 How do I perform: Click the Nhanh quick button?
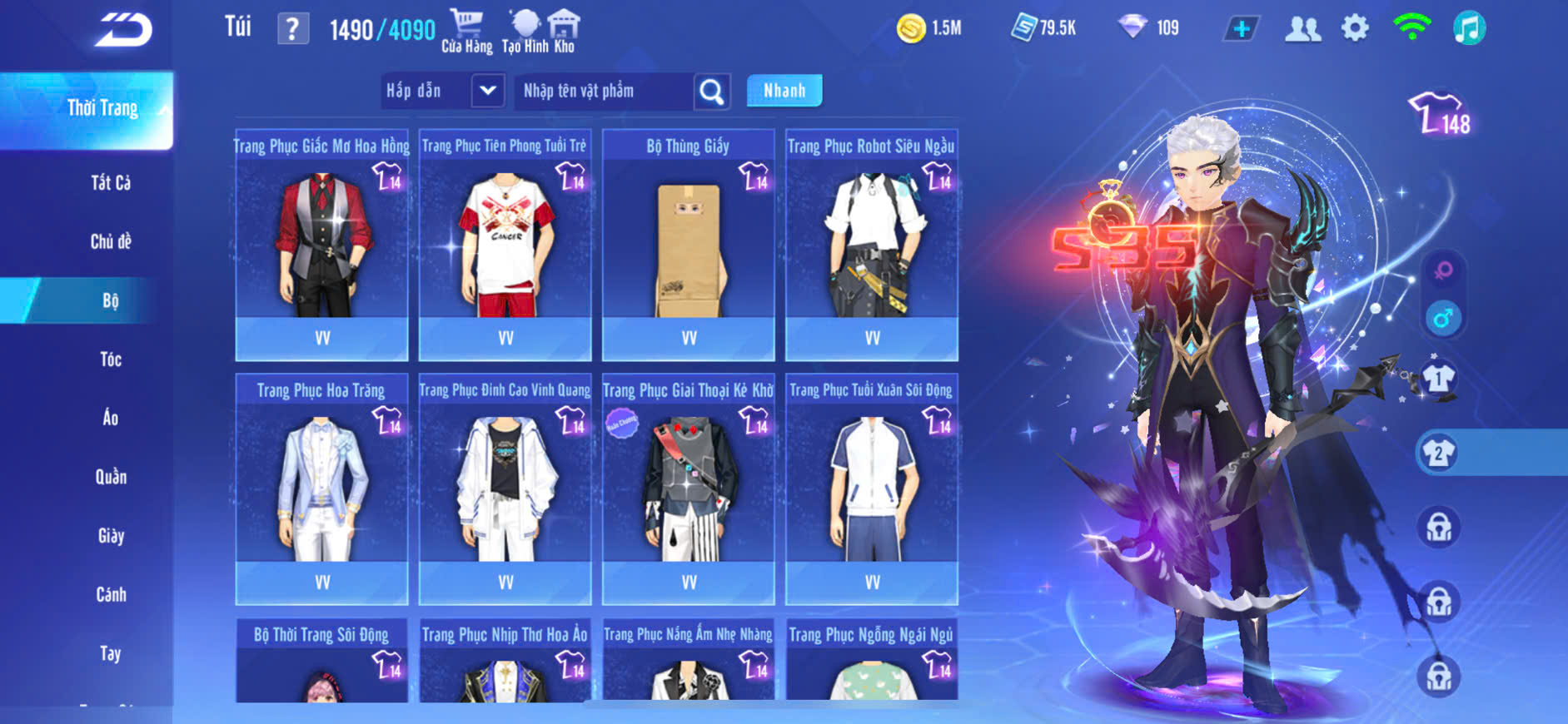pos(784,91)
